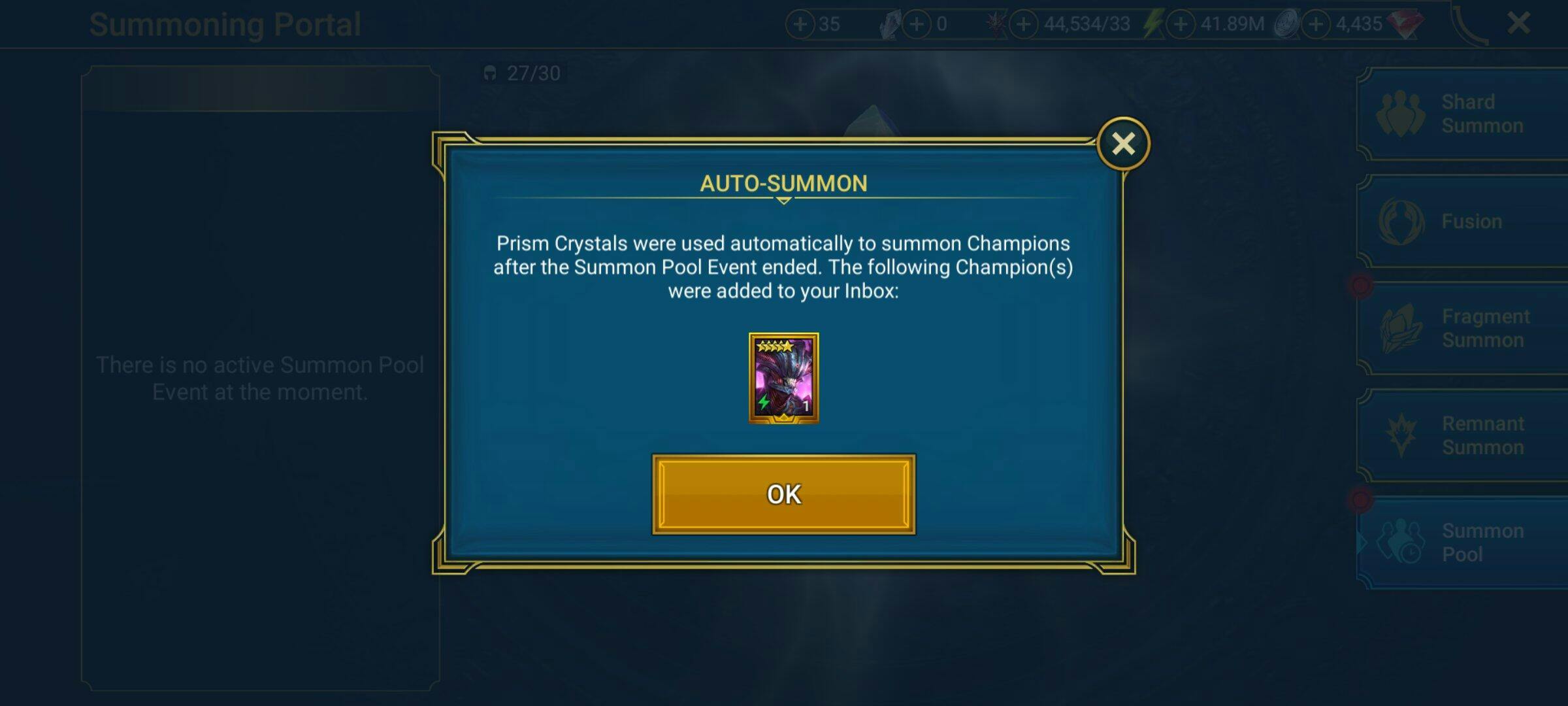The height and width of the screenshot is (706, 1568).
Task: Switch to the Fusion tab
Action: [1463, 222]
